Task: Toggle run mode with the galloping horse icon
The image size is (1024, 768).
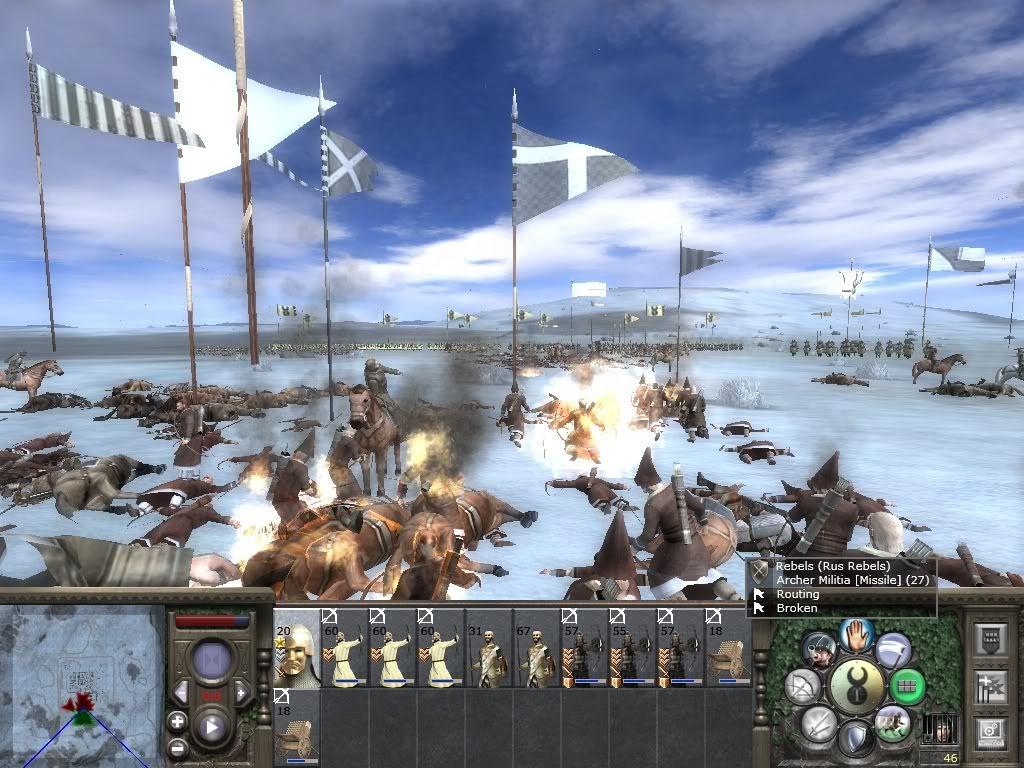Action: coord(893,723)
